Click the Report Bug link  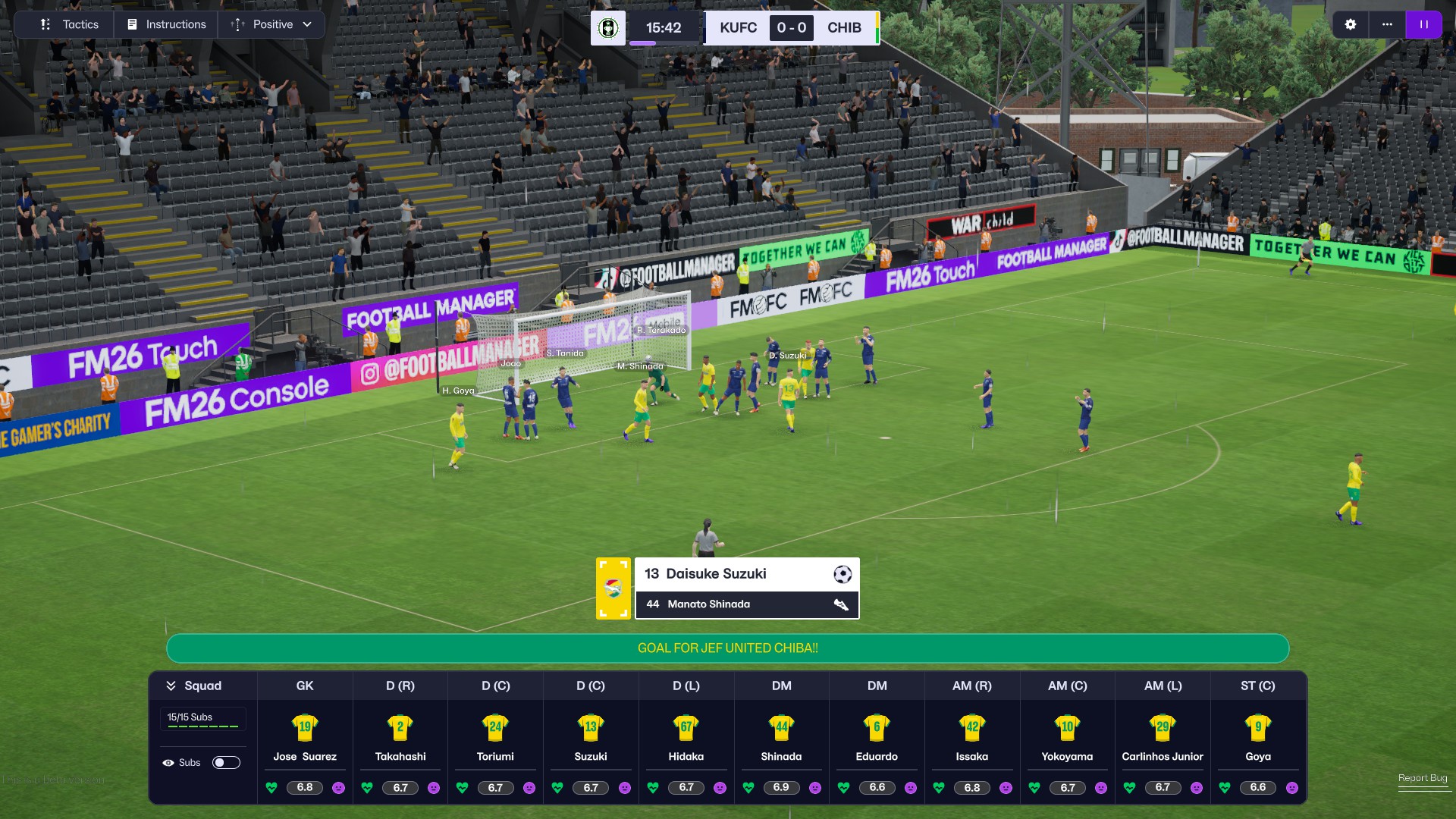[x=1423, y=778]
